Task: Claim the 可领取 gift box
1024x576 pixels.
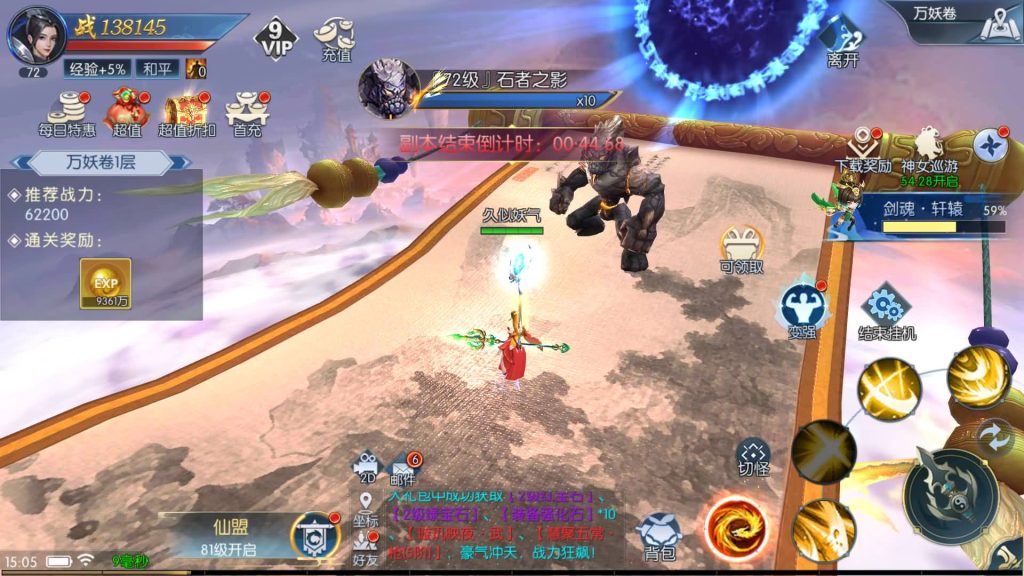Action: click(x=741, y=248)
